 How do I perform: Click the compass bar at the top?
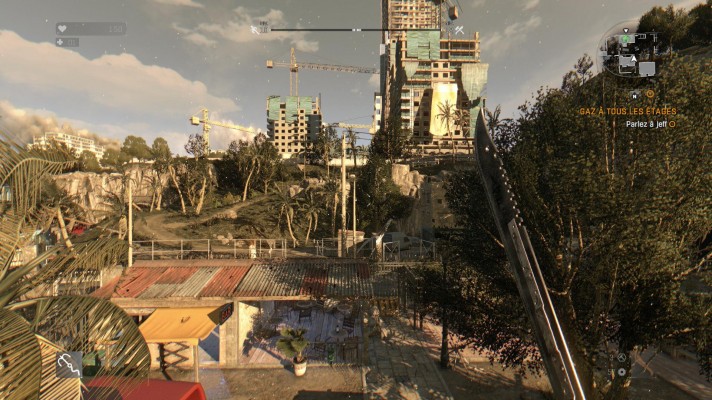point(357,30)
